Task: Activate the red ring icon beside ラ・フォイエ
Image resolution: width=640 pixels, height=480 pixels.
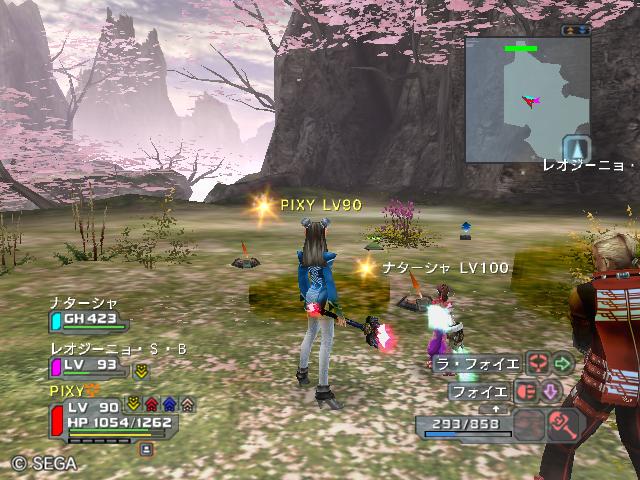Action: tap(537, 364)
